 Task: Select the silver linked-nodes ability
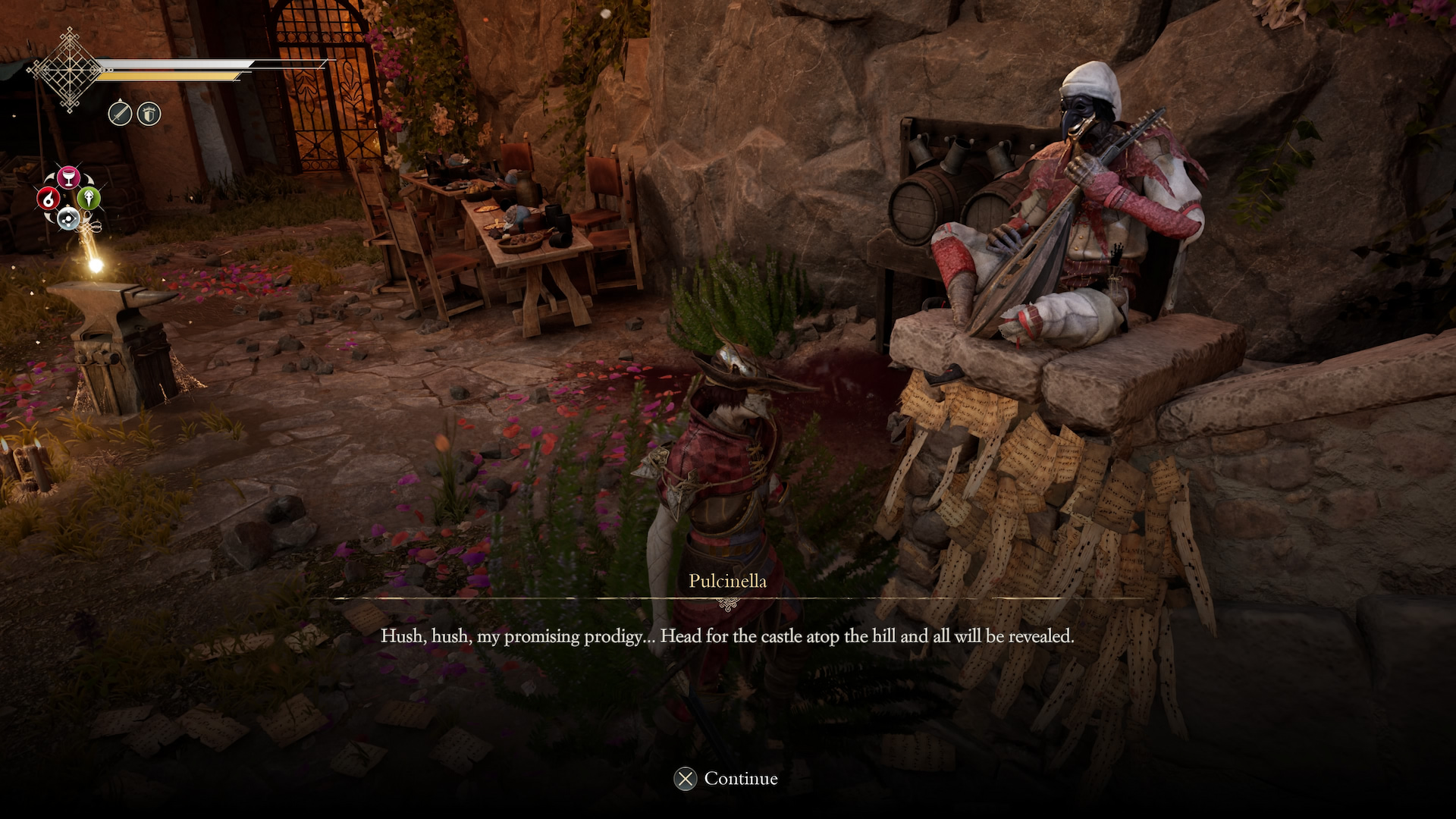[x=69, y=218]
